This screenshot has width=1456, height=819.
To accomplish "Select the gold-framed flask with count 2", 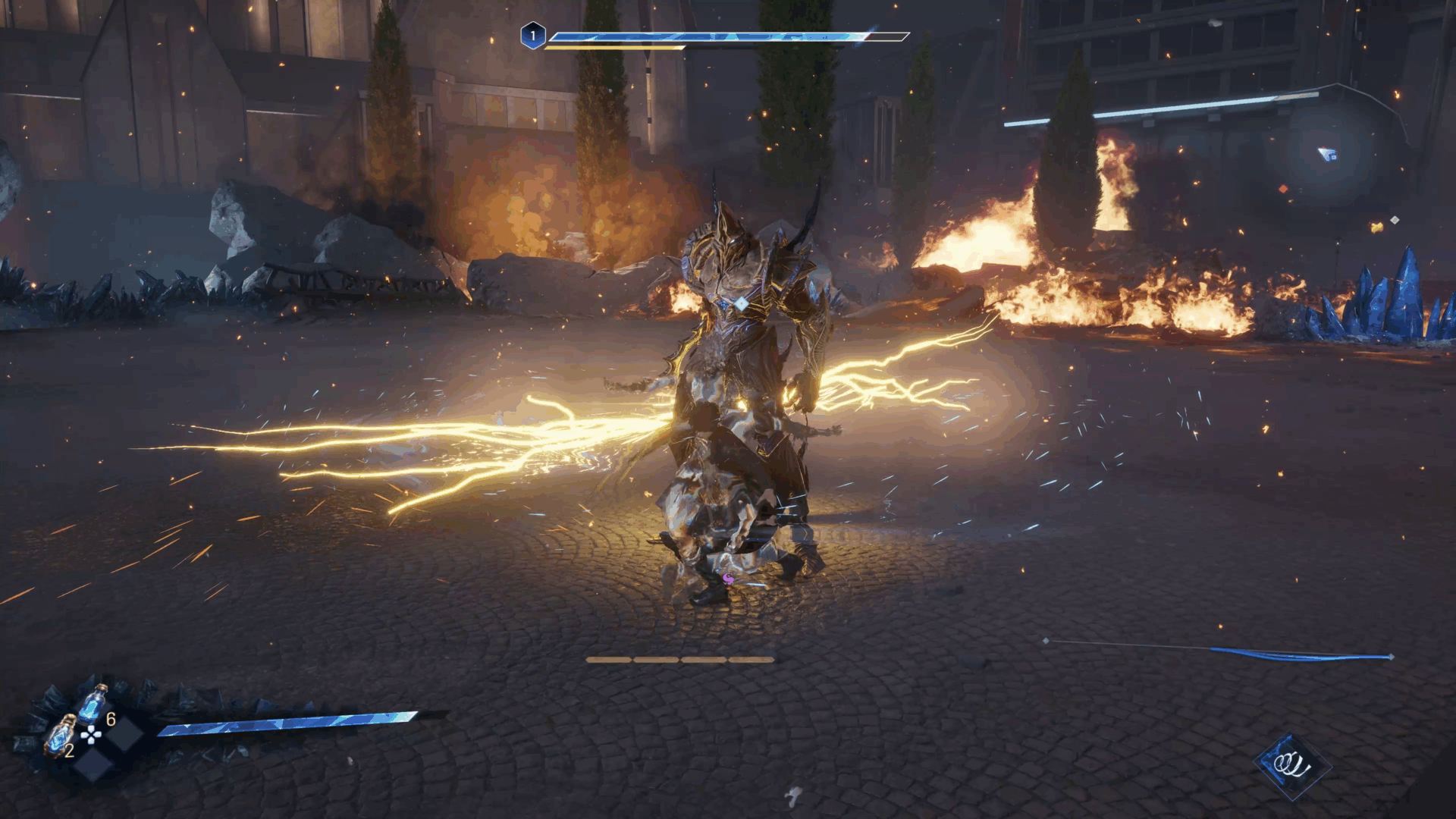I will coord(60,736).
